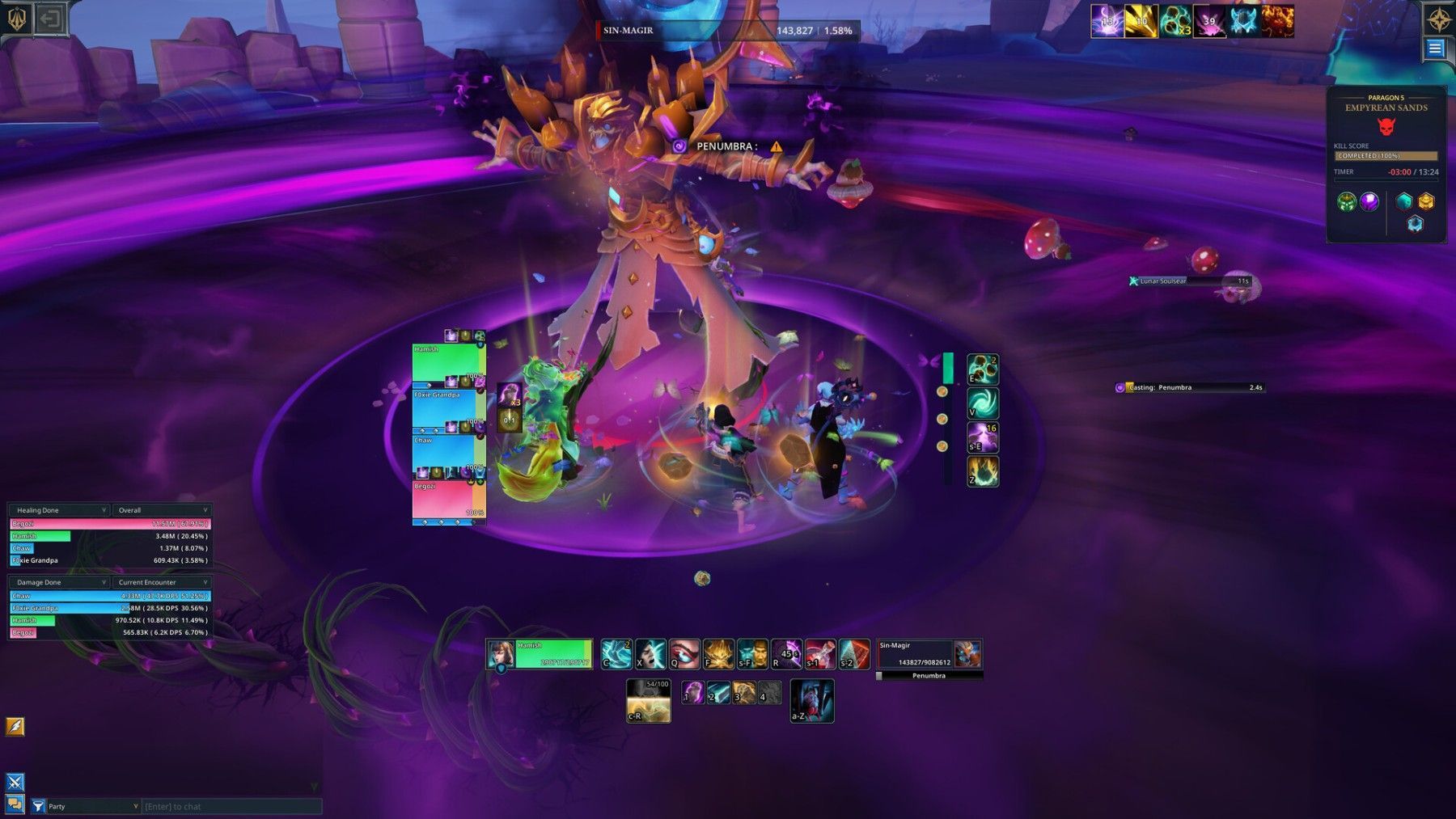Click the crossed swords button above chat
This screenshot has width=1456, height=819.
pyautogui.click(x=15, y=782)
